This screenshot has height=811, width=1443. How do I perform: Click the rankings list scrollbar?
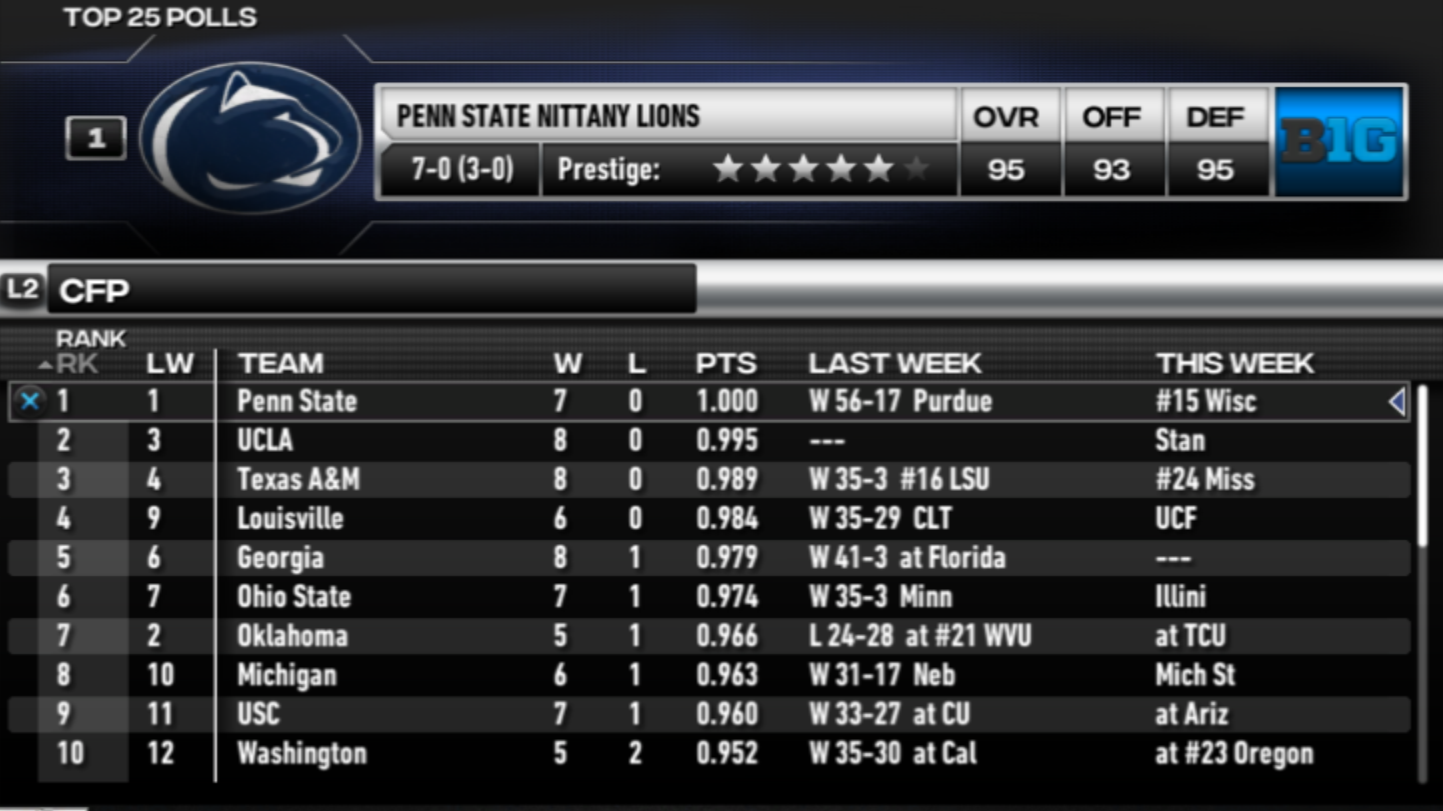[1422, 470]
